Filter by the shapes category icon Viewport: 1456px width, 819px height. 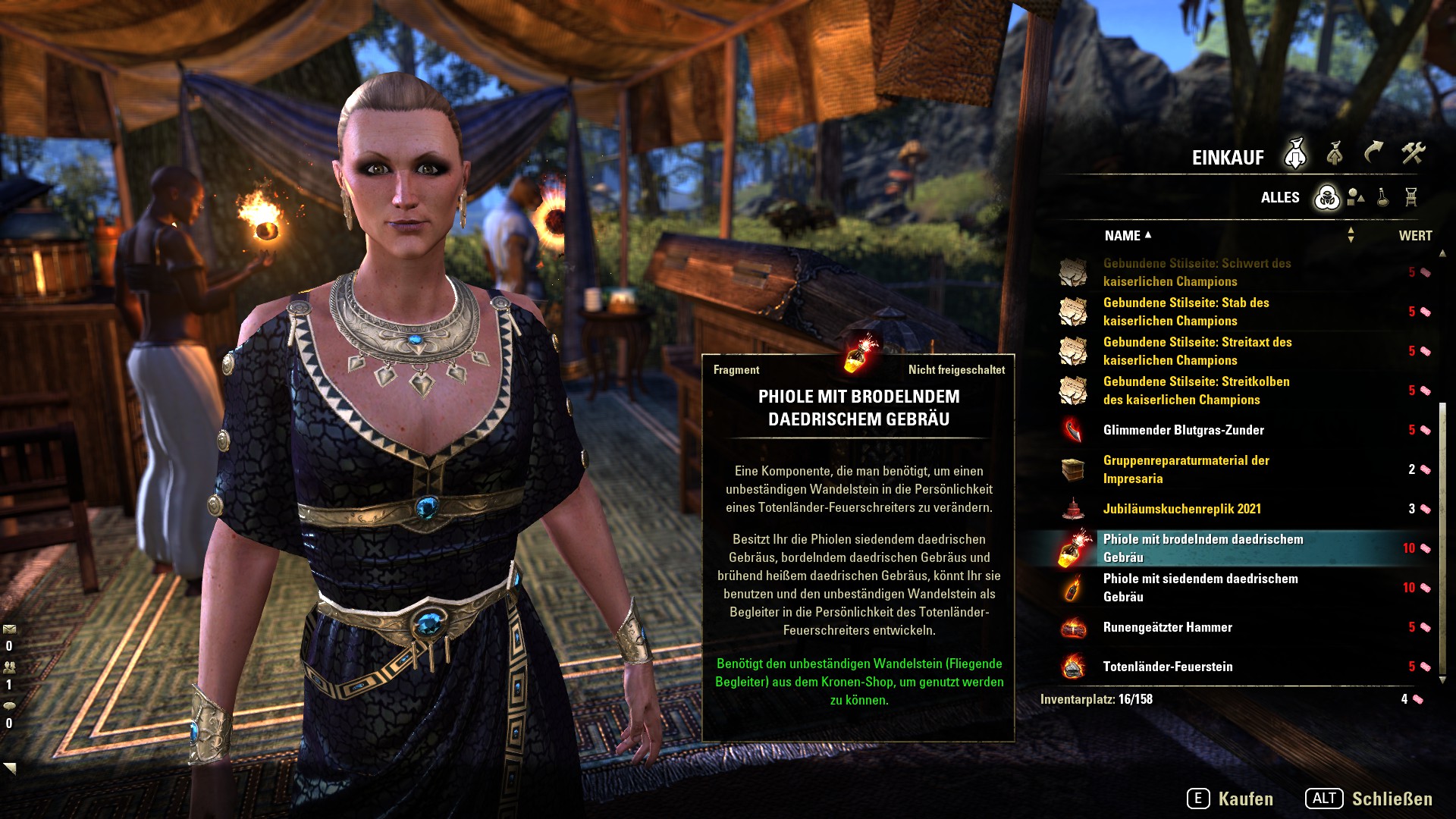1356,198
